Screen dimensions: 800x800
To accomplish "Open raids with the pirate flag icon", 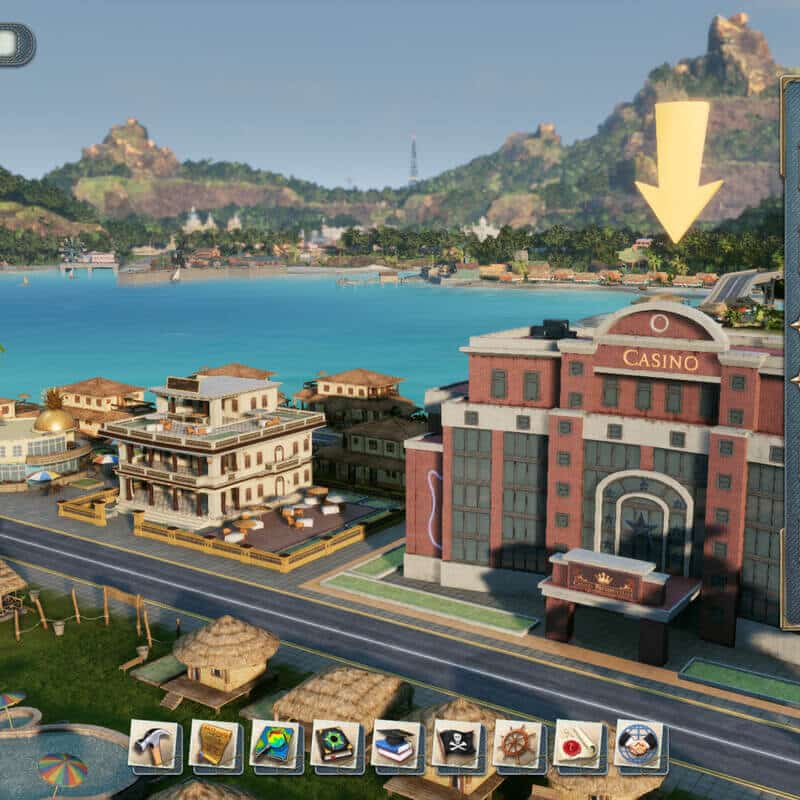I will [x=457, y=744].
